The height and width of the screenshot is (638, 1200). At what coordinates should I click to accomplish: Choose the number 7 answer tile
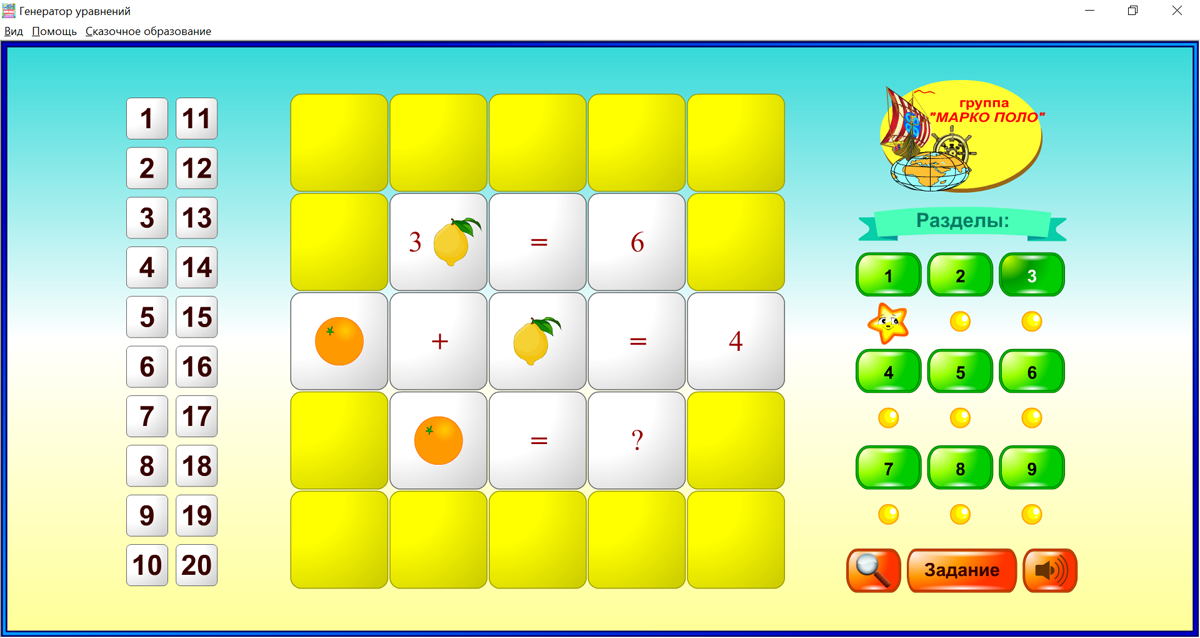(x=147, y=416)
